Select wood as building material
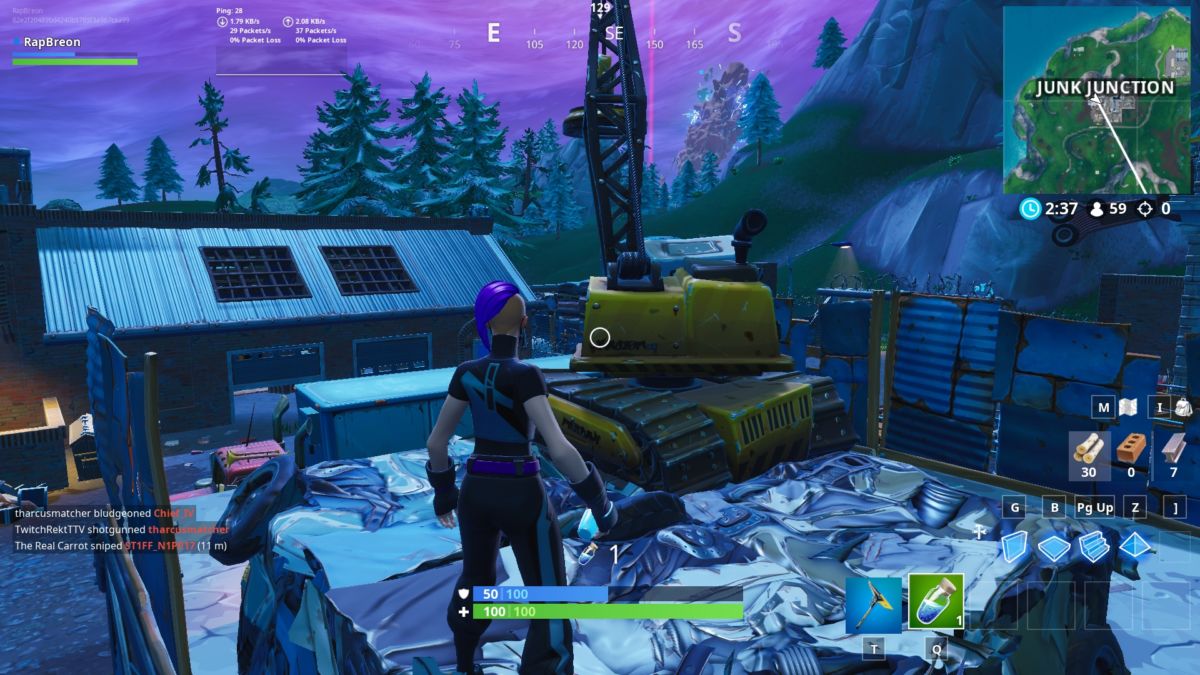 tap(1088, 449)
